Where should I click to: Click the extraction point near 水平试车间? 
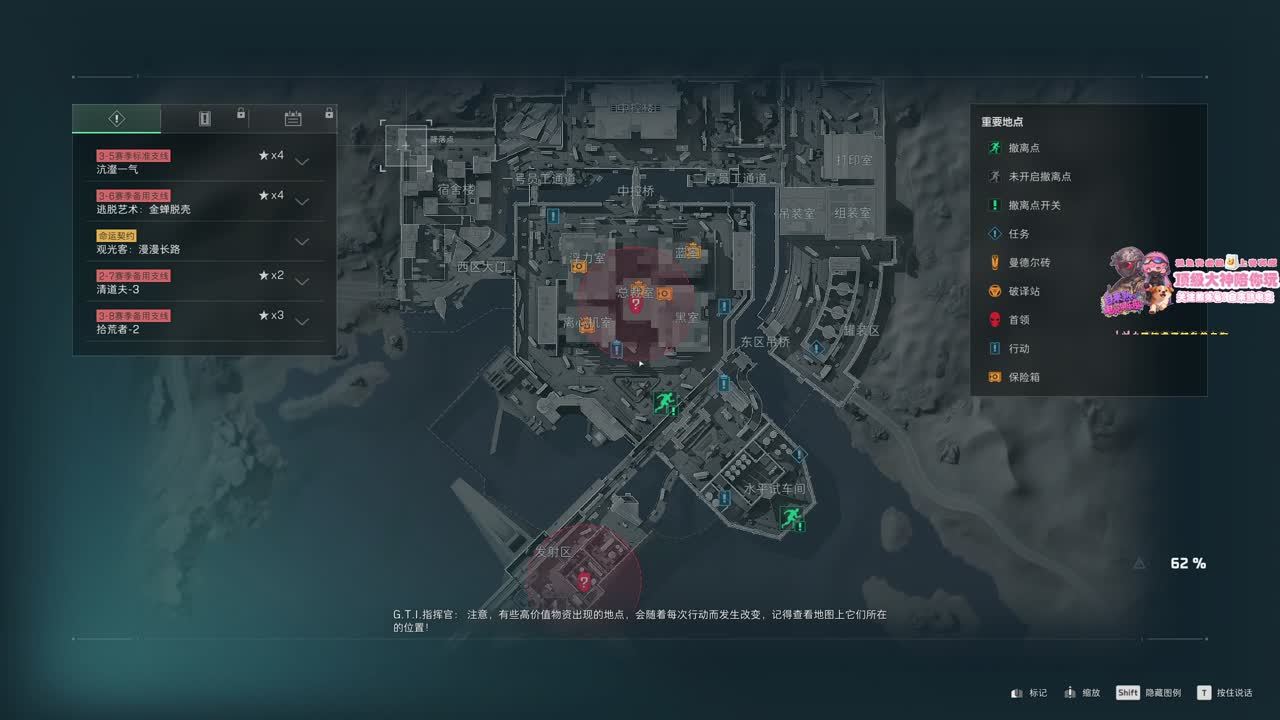pyautogui.click(x=793, y=517)
